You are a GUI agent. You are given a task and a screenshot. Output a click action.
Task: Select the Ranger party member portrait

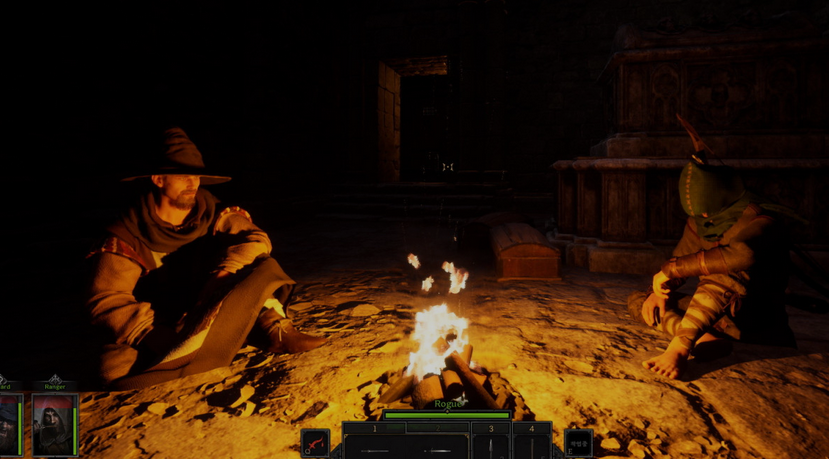click(x=54, y=425)
